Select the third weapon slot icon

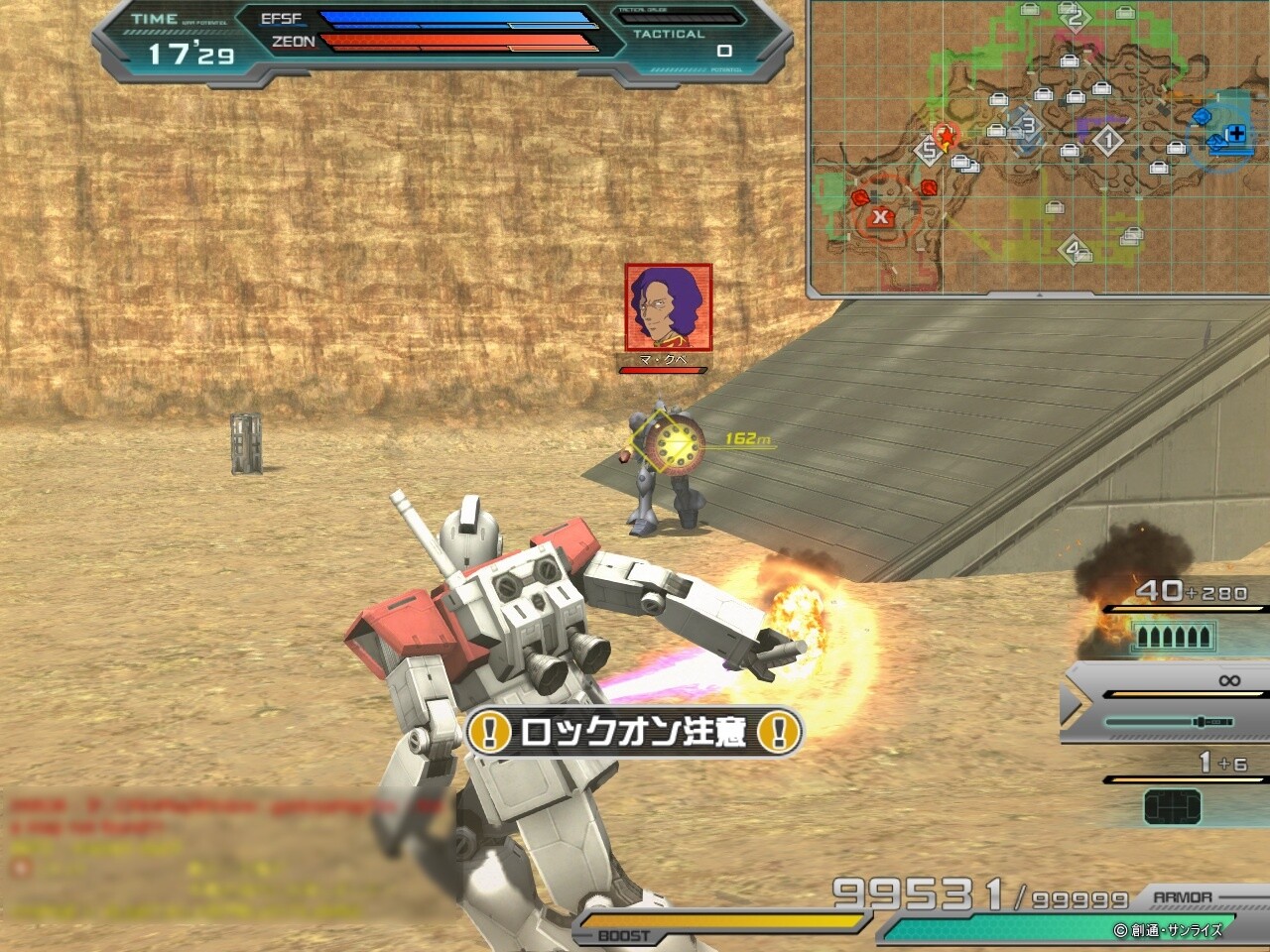(x=1172, y=807)
